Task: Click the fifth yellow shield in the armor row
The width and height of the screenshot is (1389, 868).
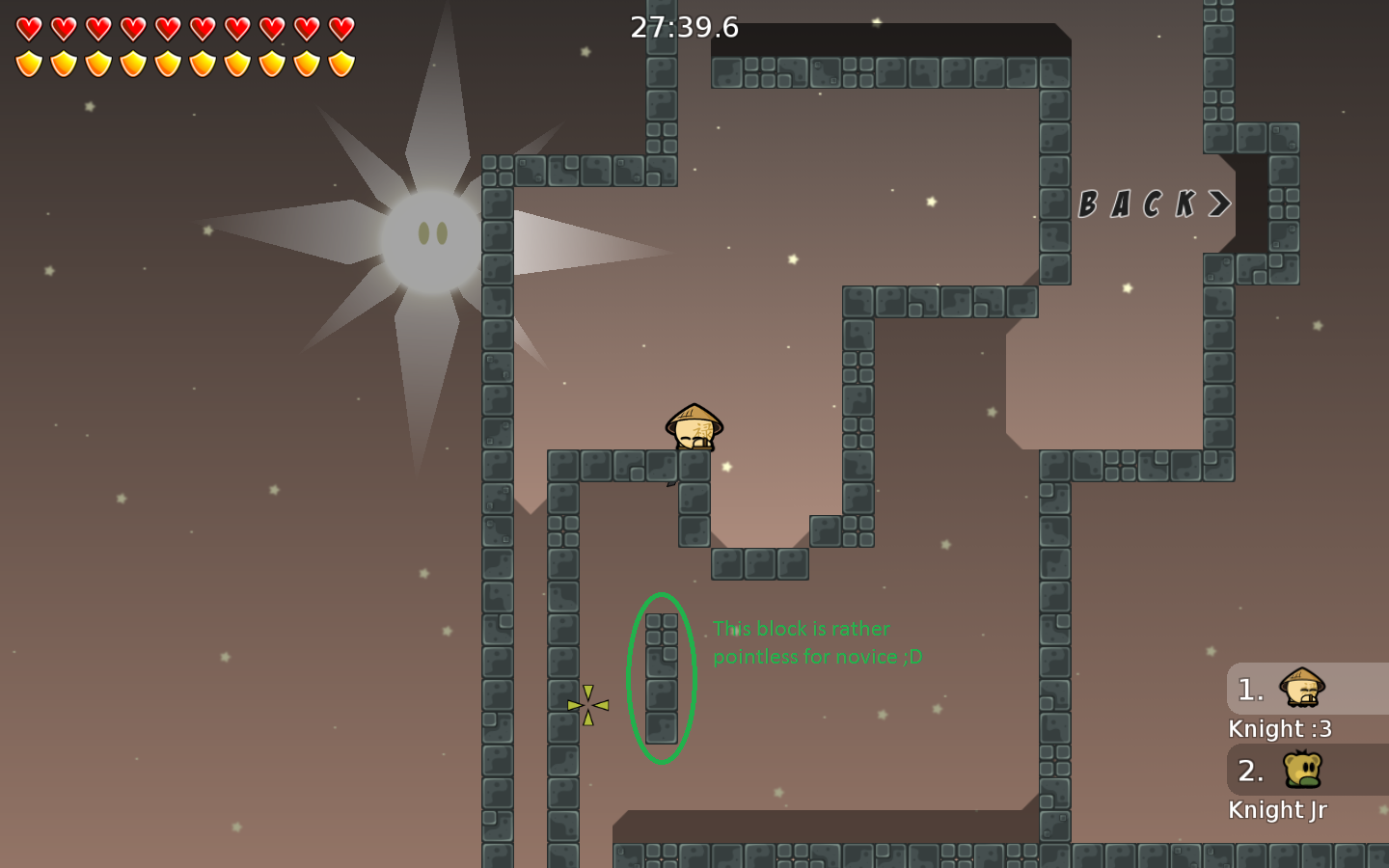Action: click(x=166, y=64)
